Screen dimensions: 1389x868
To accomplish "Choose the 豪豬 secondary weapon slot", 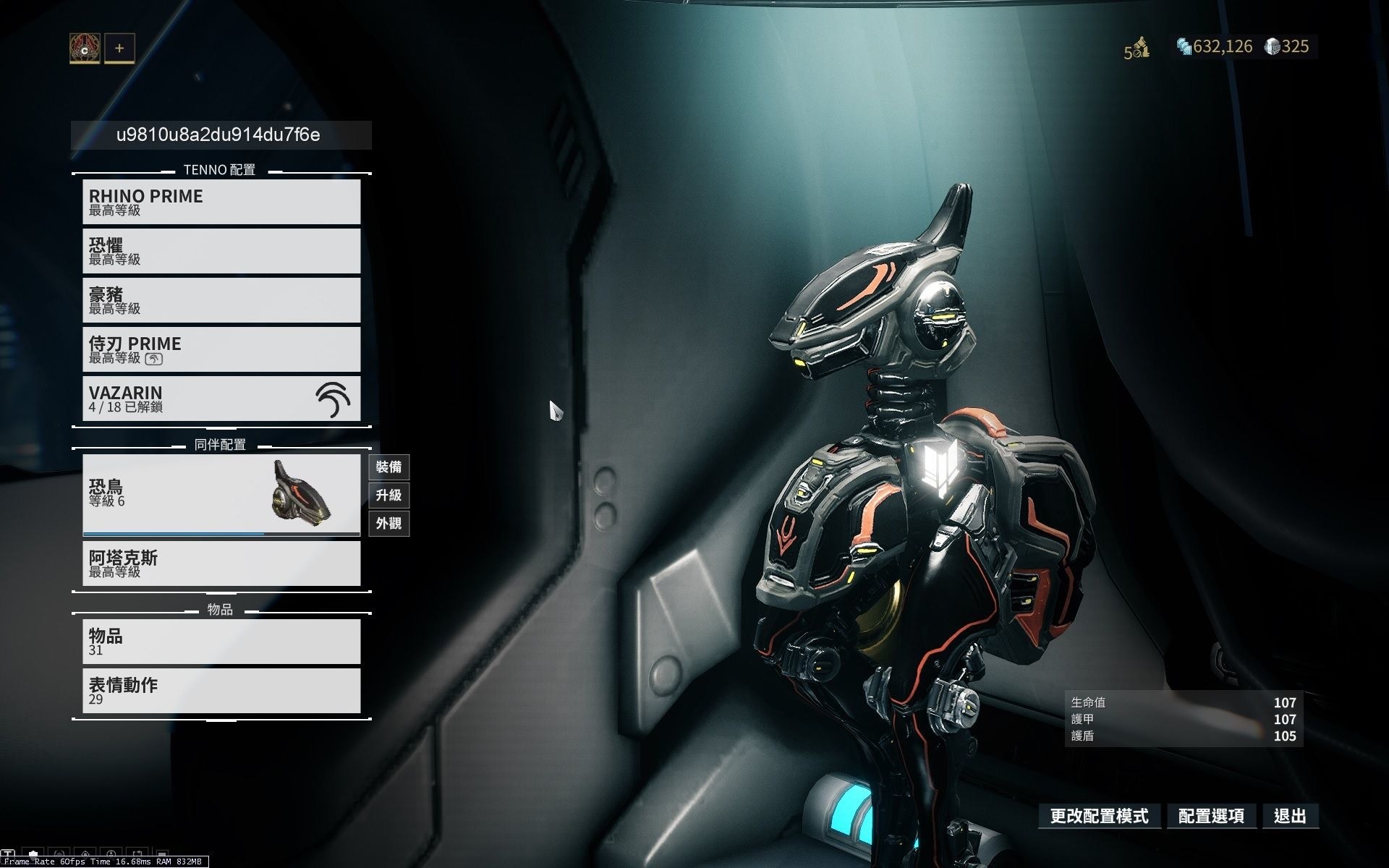I will (221, 300).
